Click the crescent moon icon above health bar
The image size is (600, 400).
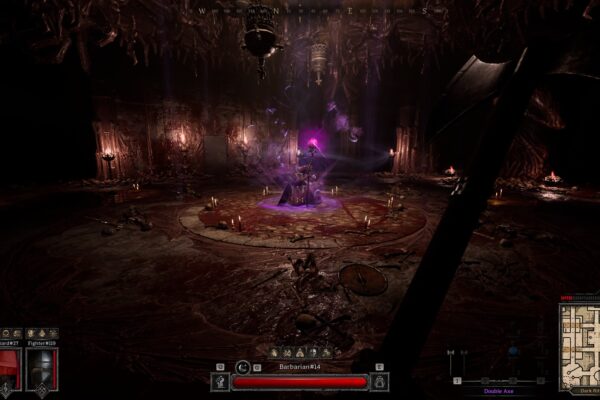(244, 367)
